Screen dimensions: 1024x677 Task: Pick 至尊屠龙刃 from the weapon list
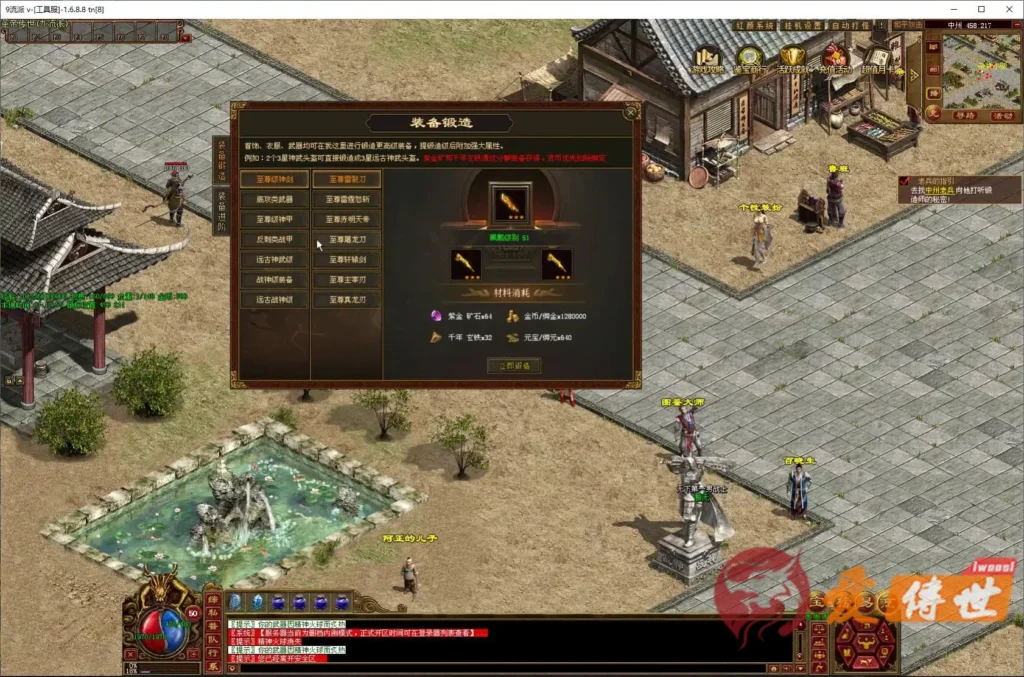pos(346,240)
